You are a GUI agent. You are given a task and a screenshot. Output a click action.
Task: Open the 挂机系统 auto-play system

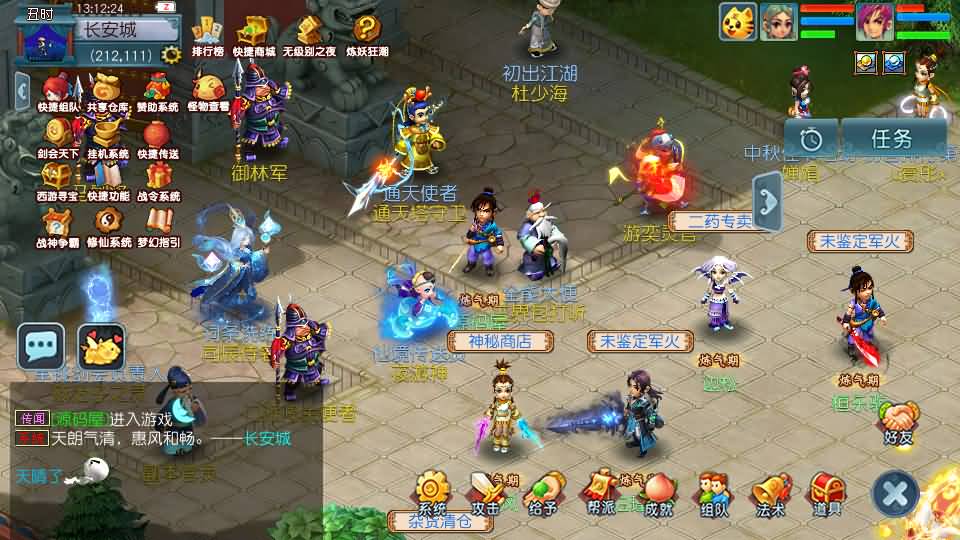tap(106, 135)
